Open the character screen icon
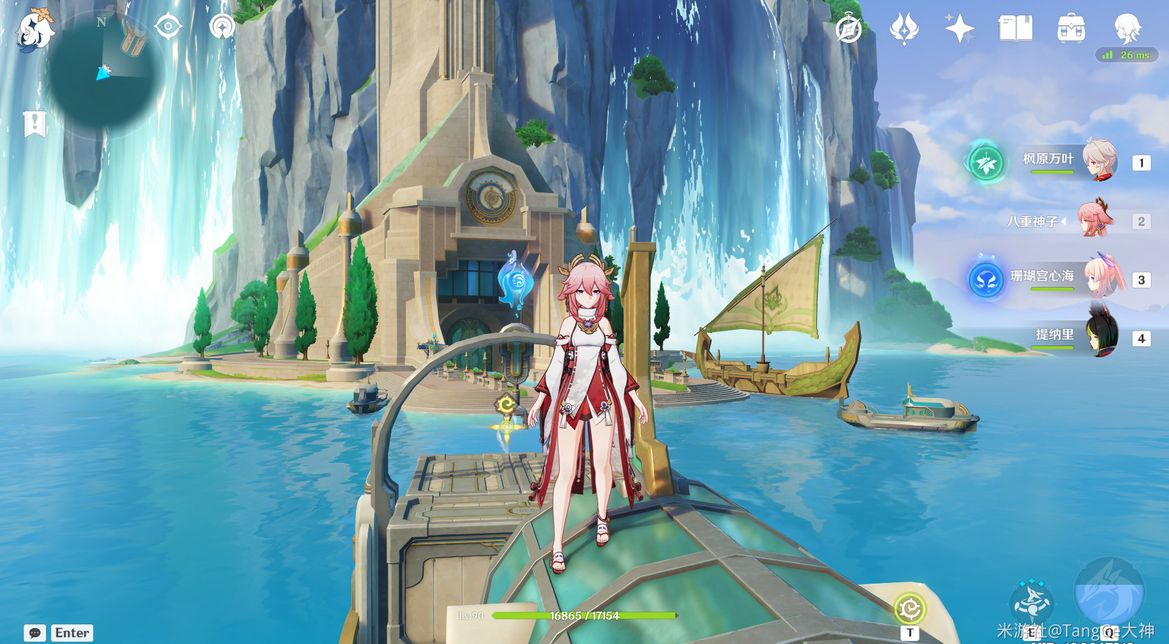The height and width of the screenshot is (644, 1169). pyautogui.click(x=1128, y=28)
